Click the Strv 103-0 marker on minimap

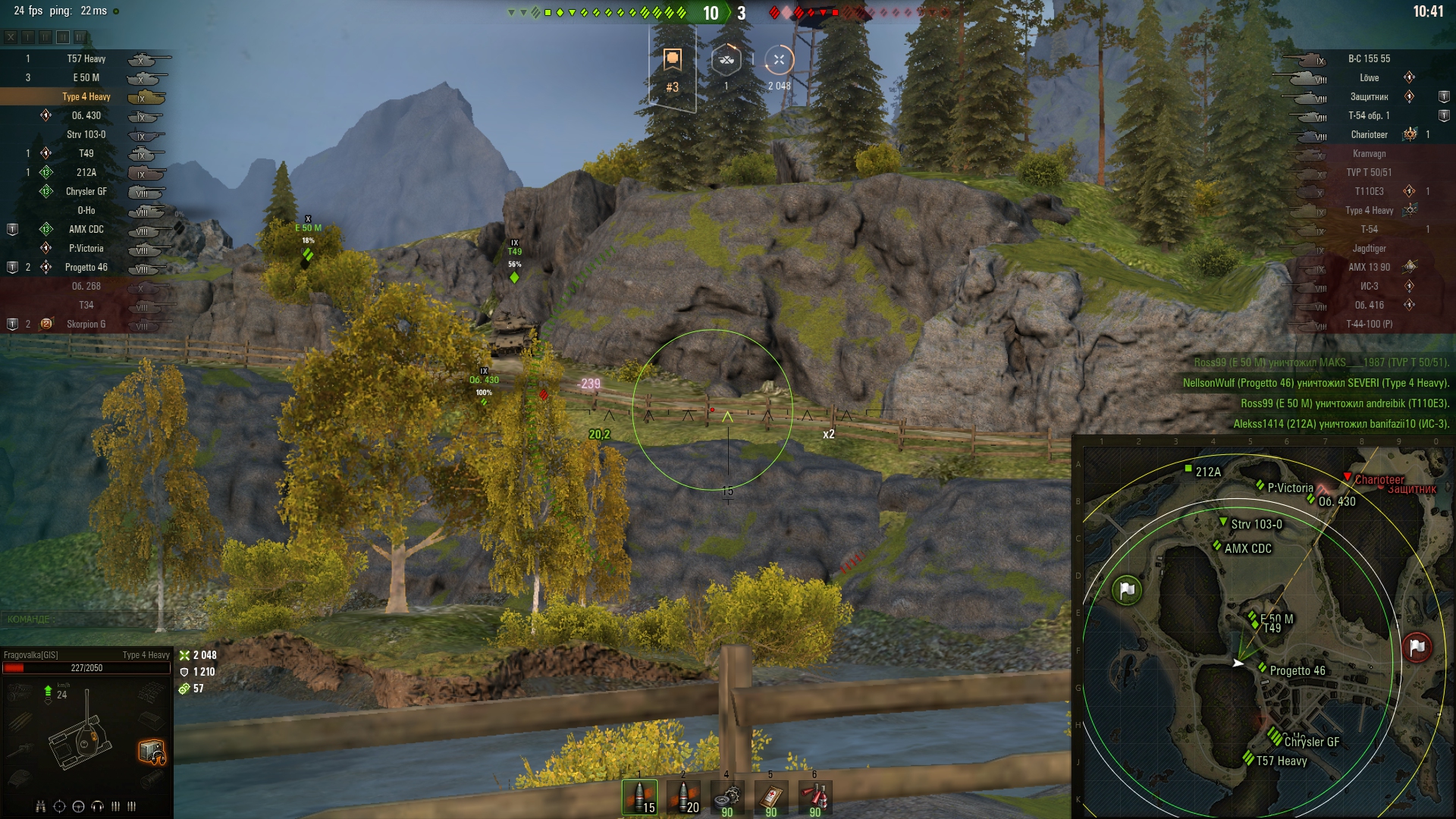1223,522
